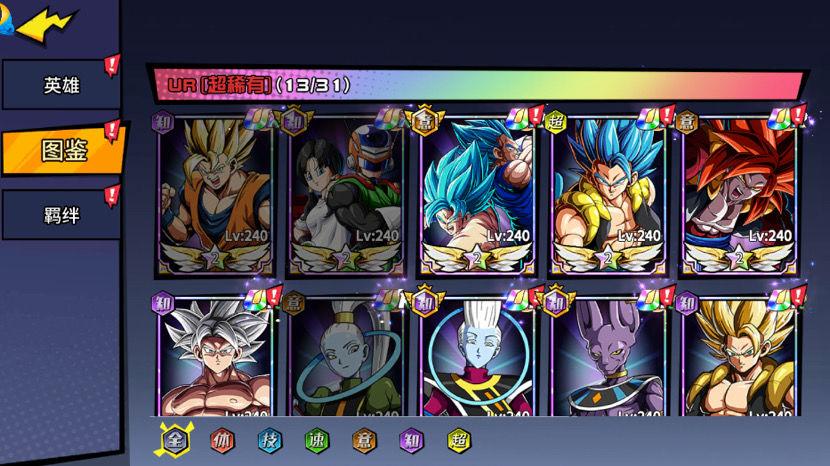
Task: Go back with the yellow lightning arrow
Action: [45, 25]
